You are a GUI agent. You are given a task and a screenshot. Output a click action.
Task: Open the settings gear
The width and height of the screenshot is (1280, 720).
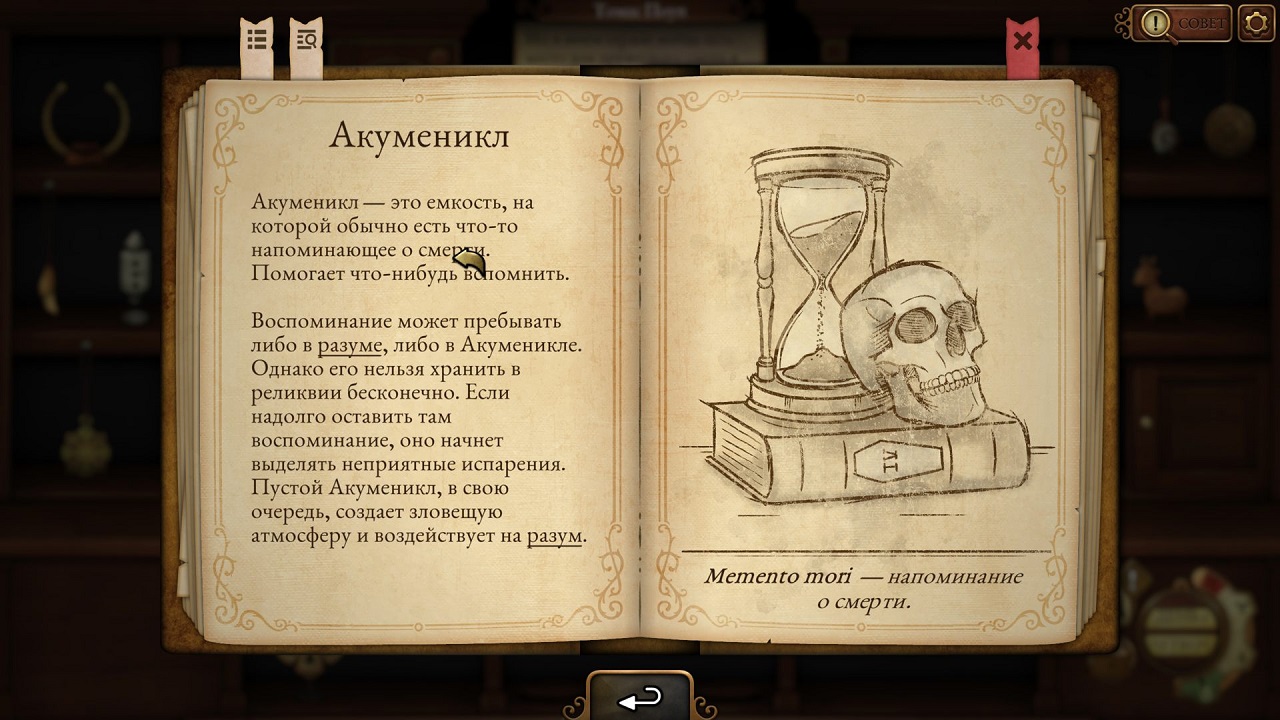(1256, 22)
